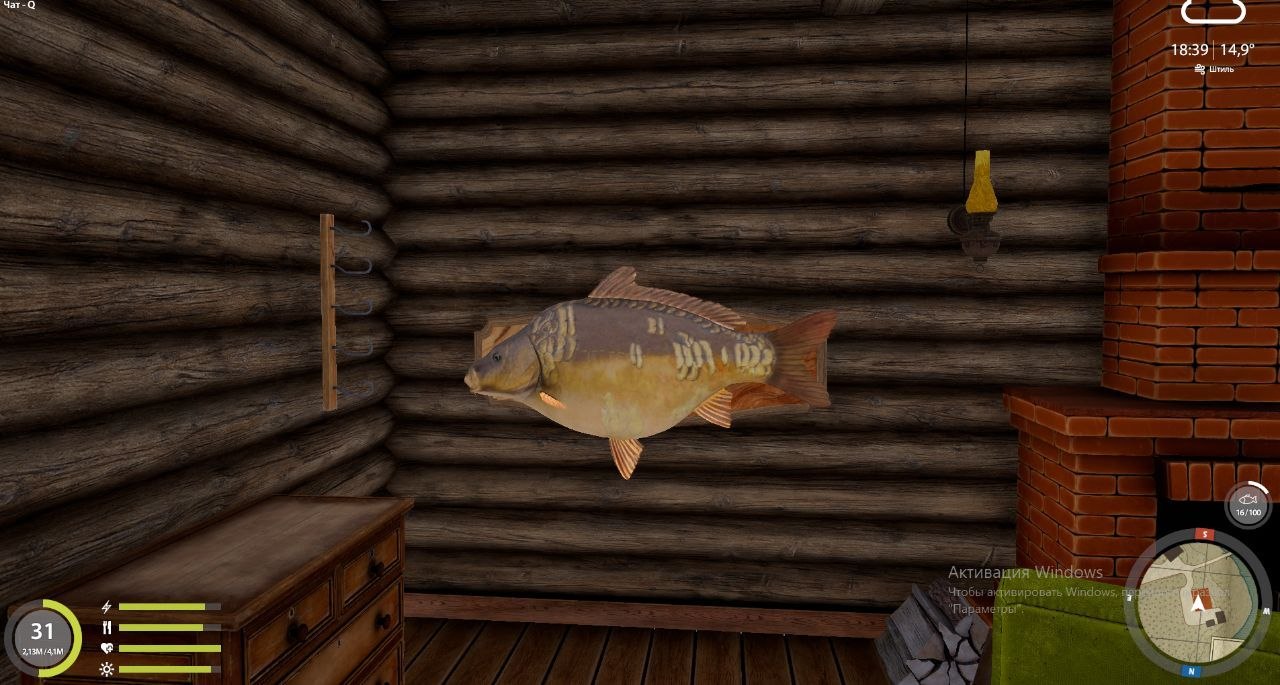The width and height of the screenshot is (1280, 685).
Task: Open the chat label in the corner
Action: pos(19,6)
